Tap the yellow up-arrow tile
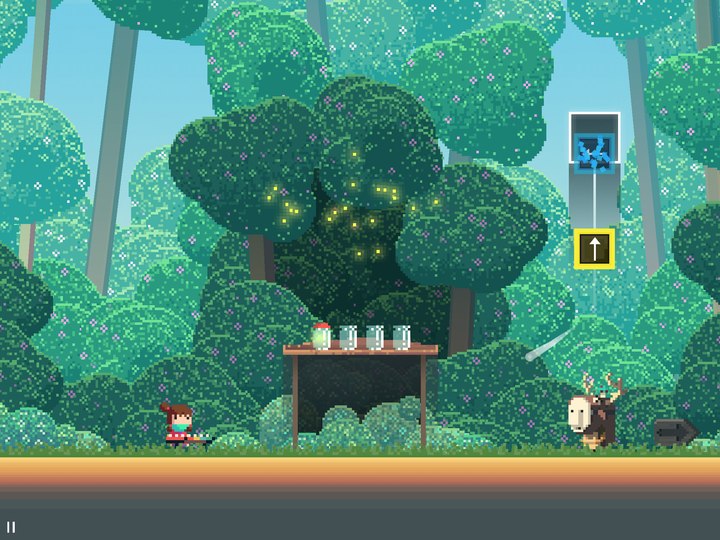 (594, 249)
